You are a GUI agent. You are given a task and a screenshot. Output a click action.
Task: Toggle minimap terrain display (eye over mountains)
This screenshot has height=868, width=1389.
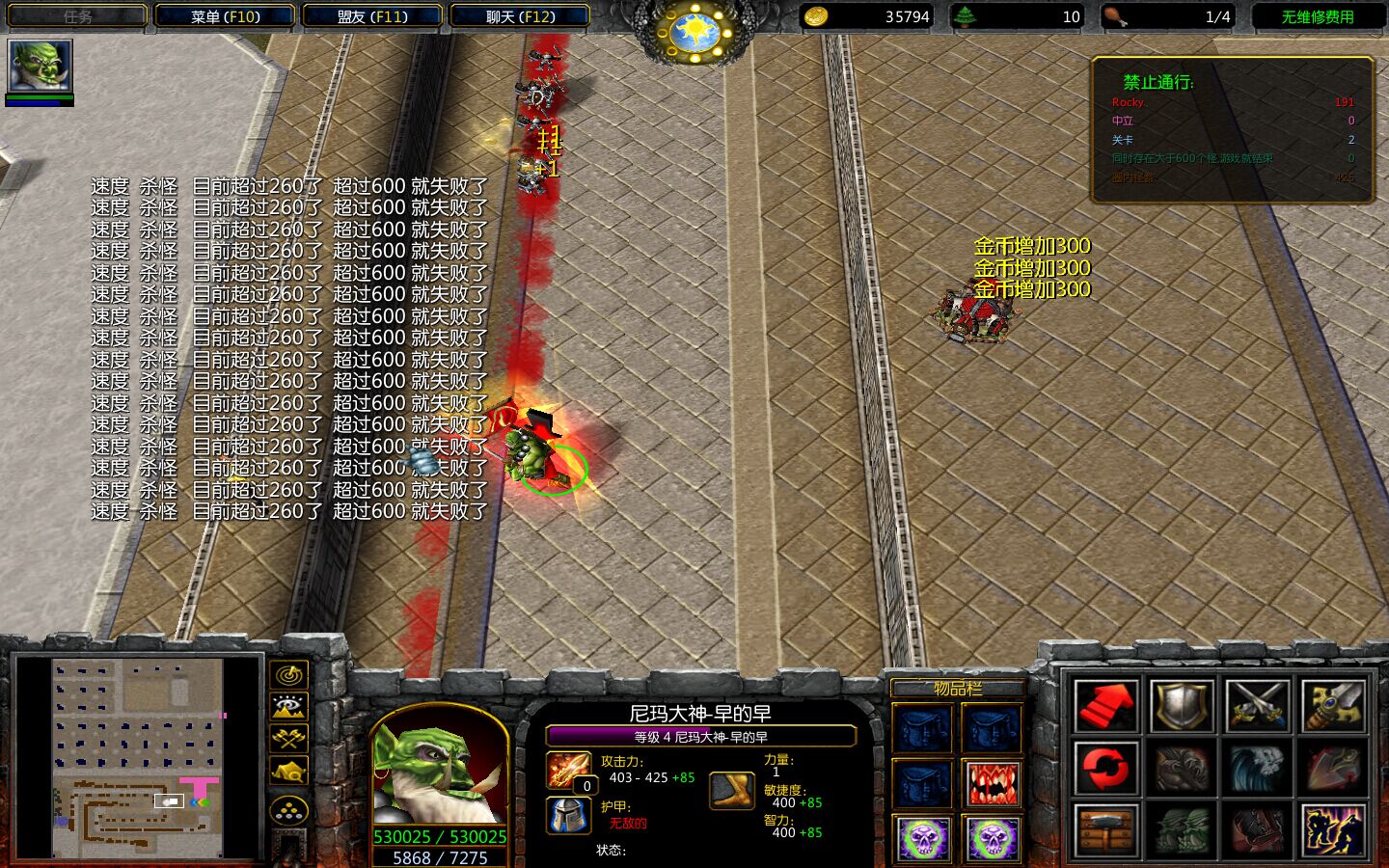(x=288, y=707)
